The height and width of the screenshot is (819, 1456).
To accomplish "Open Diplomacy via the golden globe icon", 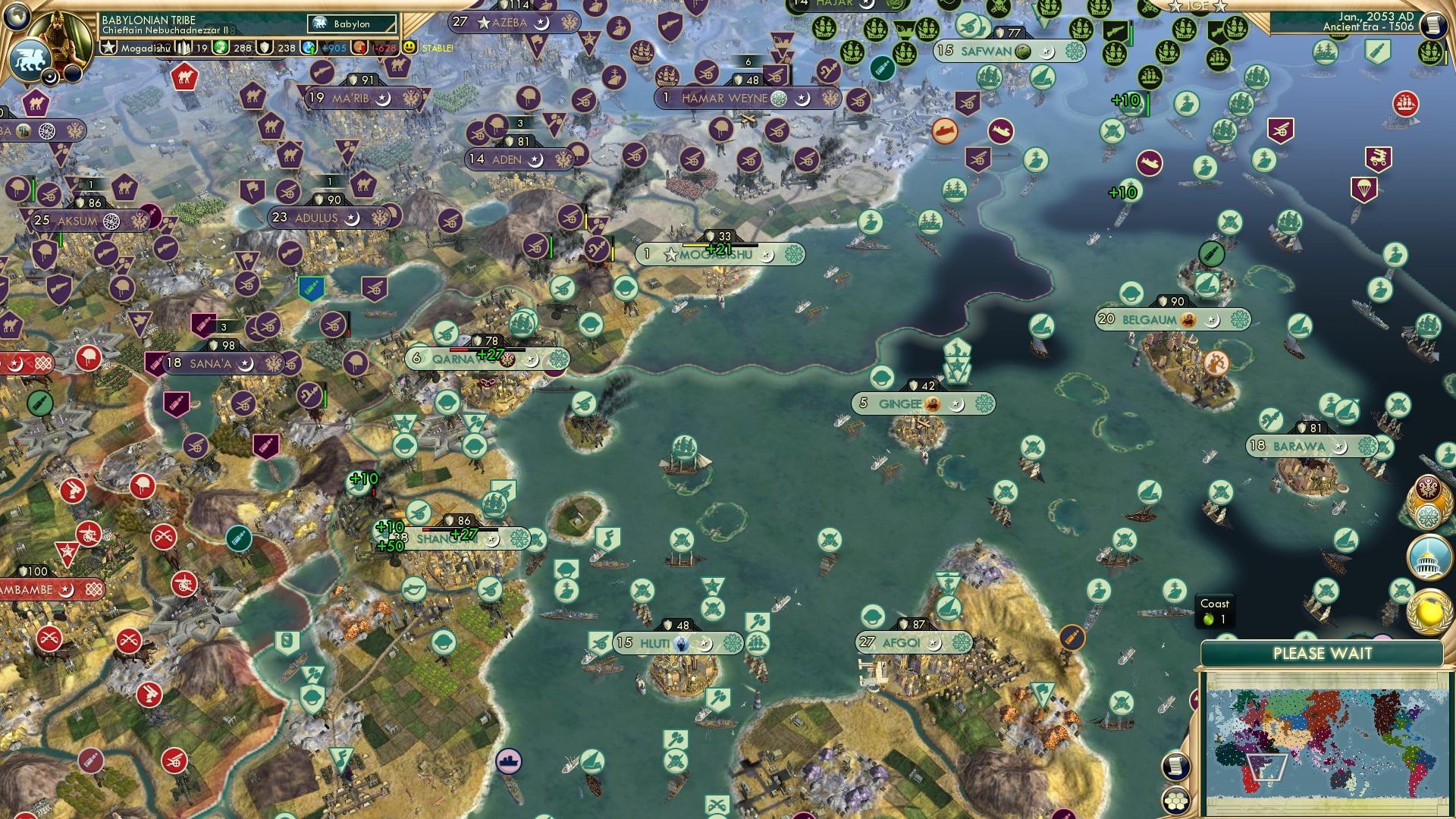I will tap(1428, 614).
